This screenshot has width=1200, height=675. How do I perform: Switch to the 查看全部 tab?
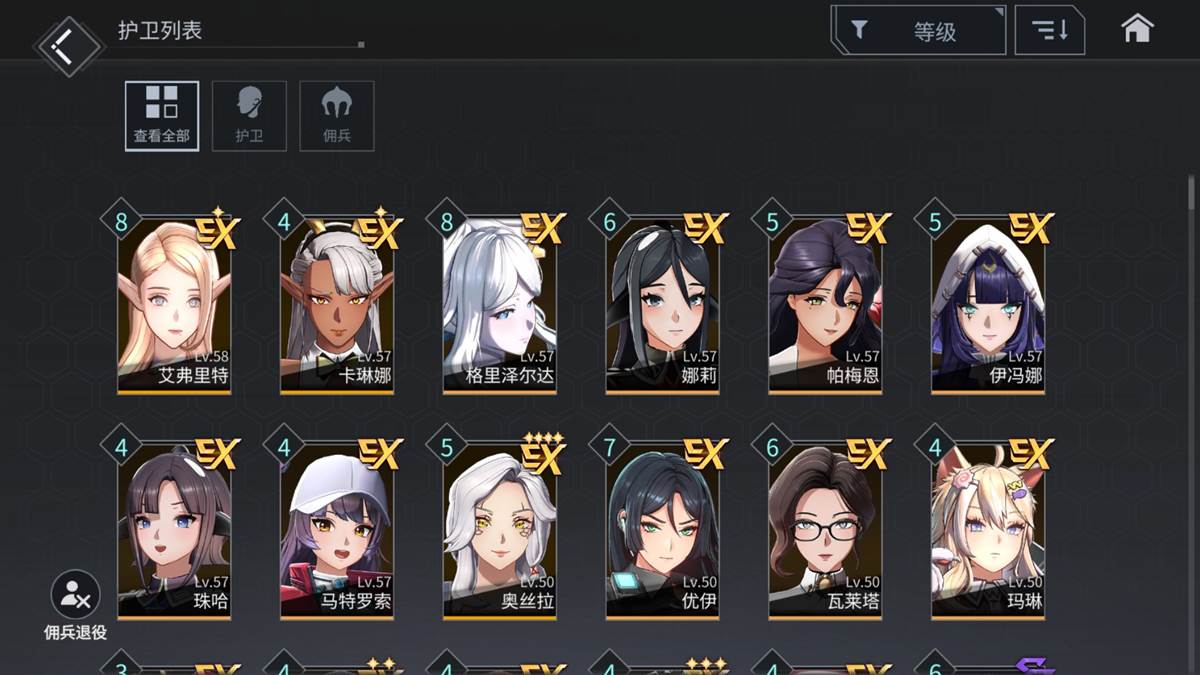[162, 116]
